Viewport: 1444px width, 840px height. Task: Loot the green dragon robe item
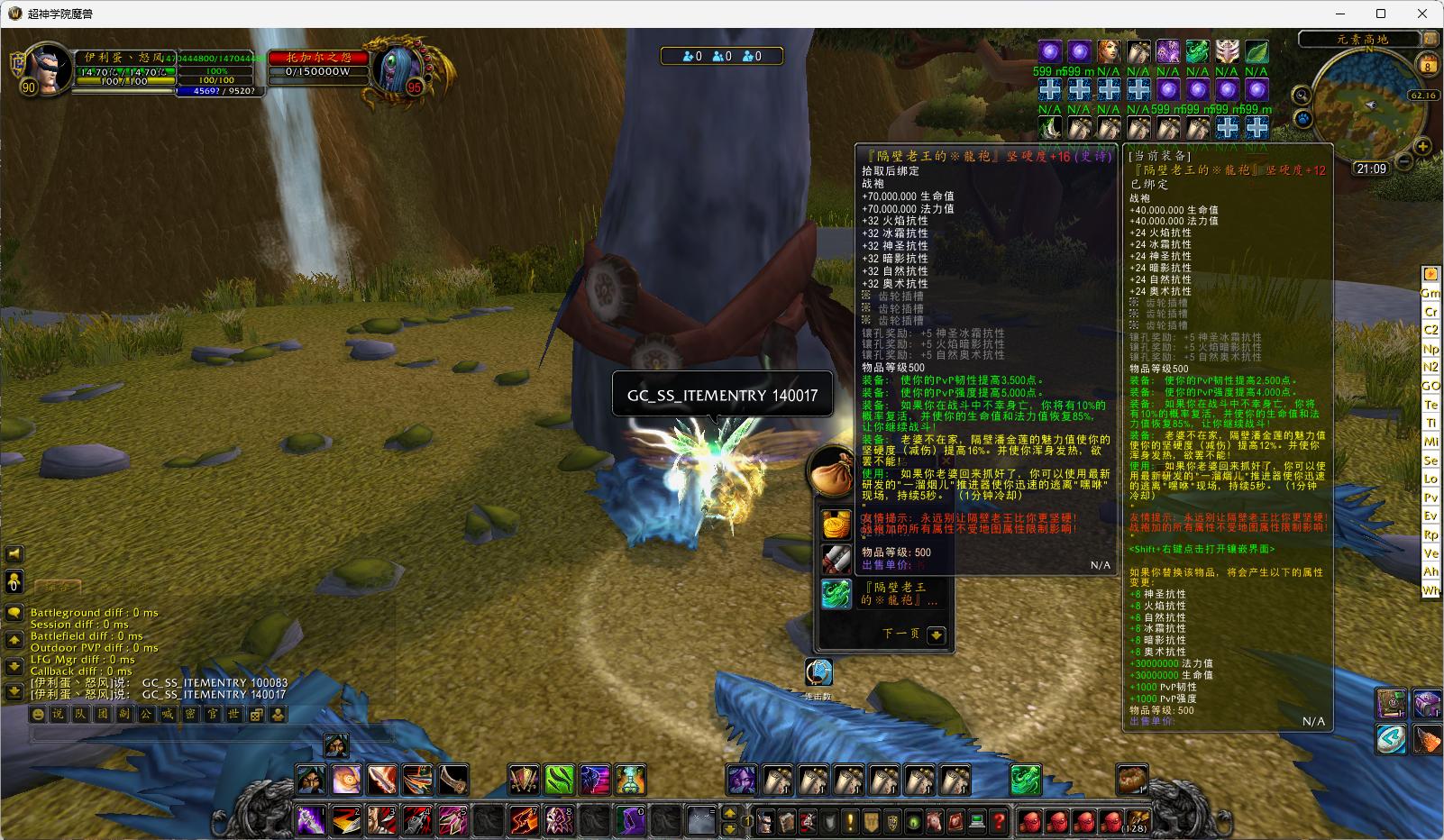click(836, 593)
